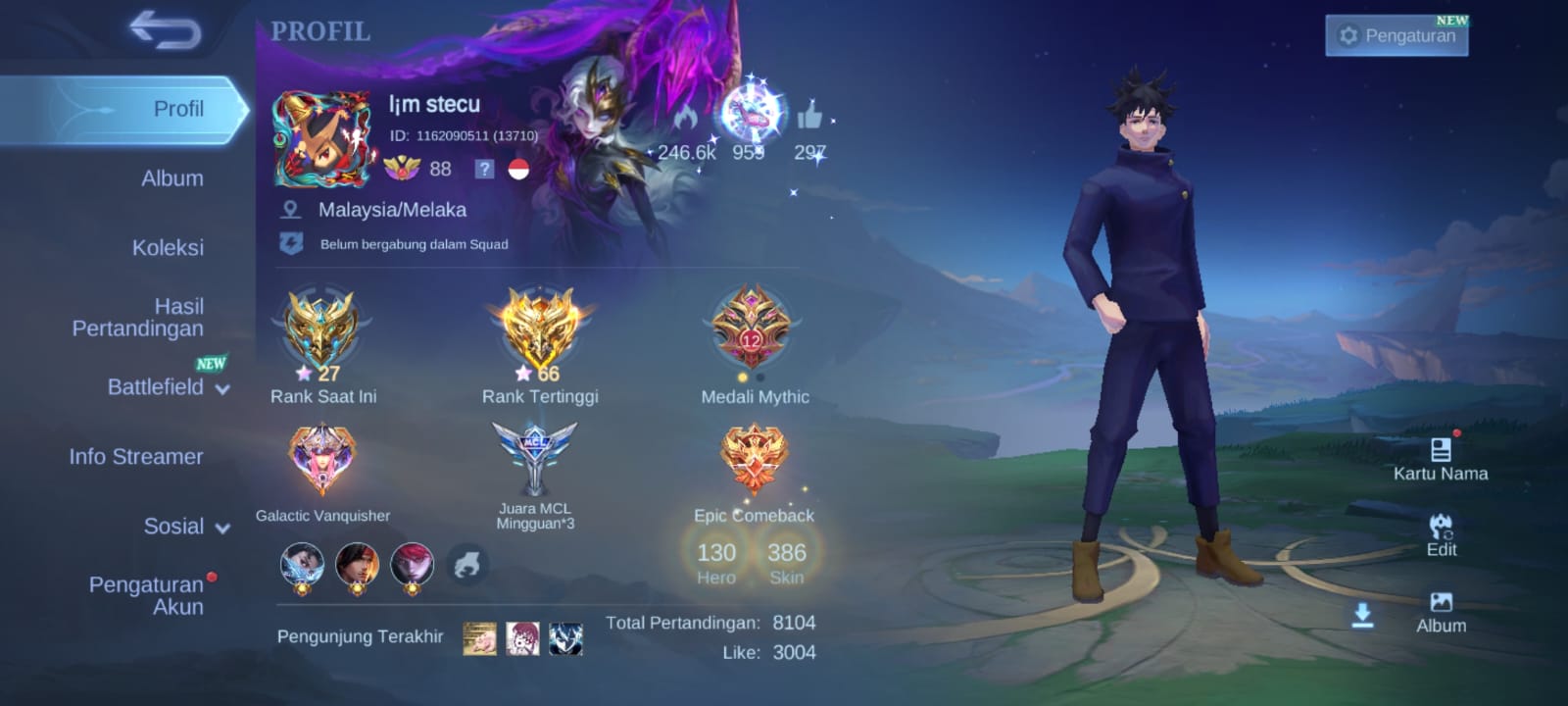This screenshot has height=706, width=1568.
Task: View the Rank Saat Ini emblem
Action: [x=320, y=328]
